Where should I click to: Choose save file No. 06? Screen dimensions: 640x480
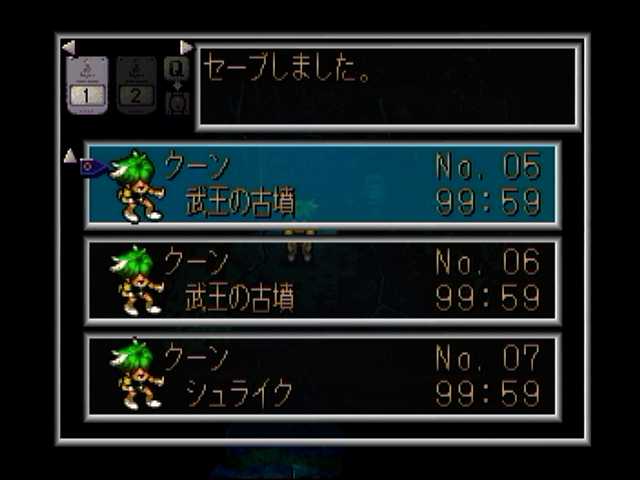[322, 281]
